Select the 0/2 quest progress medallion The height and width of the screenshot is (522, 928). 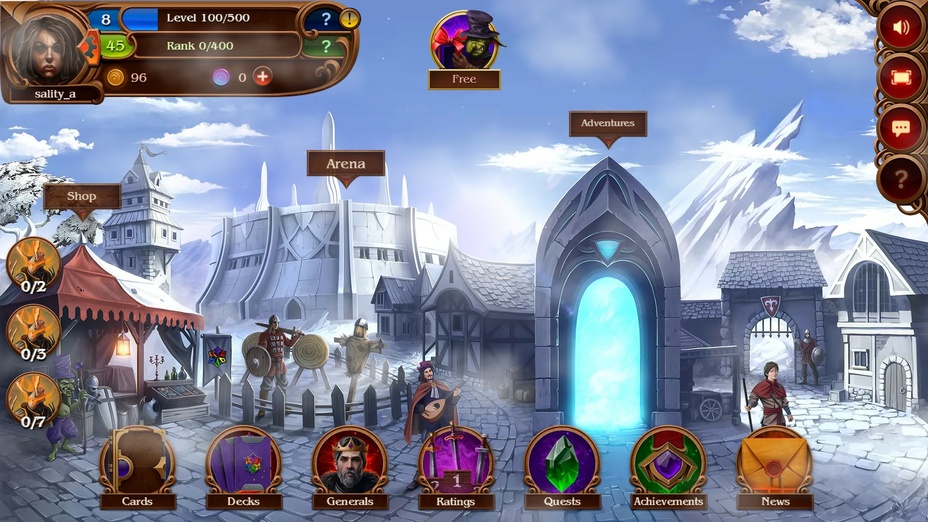pos(33,263)
